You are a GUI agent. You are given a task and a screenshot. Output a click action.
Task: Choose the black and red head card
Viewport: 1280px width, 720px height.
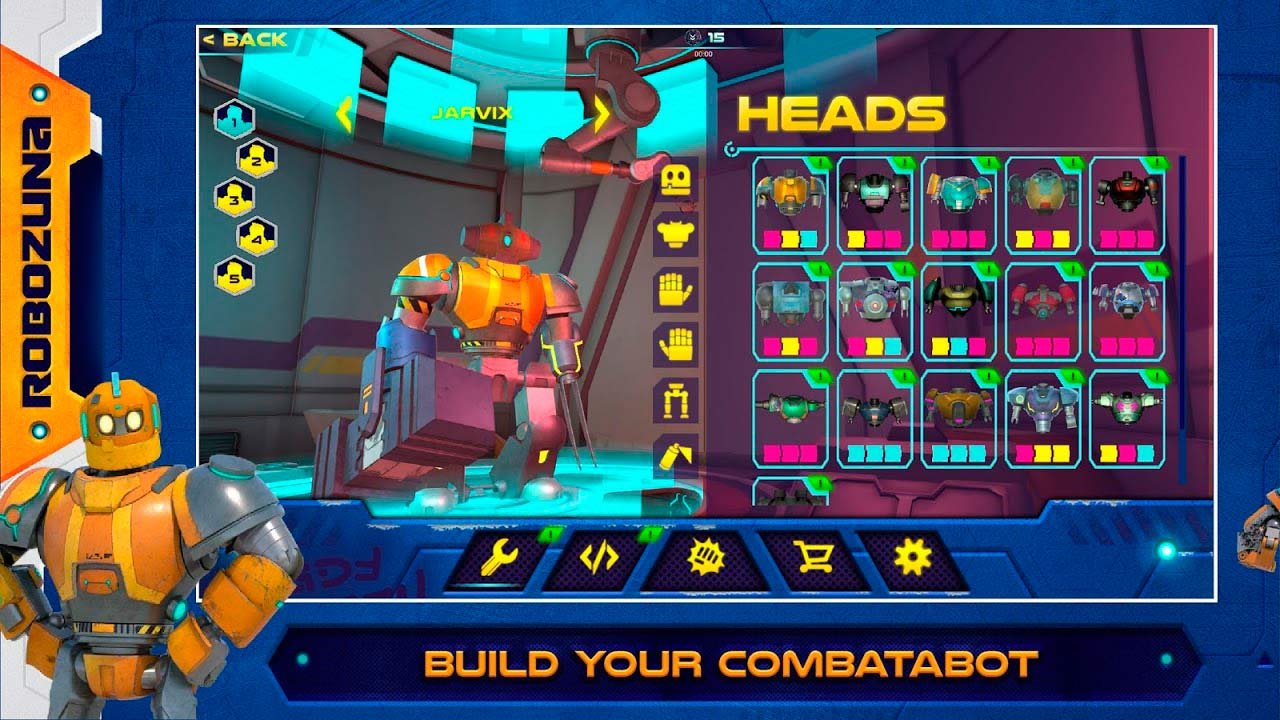pyautogui.click(x=1127, y=205)
